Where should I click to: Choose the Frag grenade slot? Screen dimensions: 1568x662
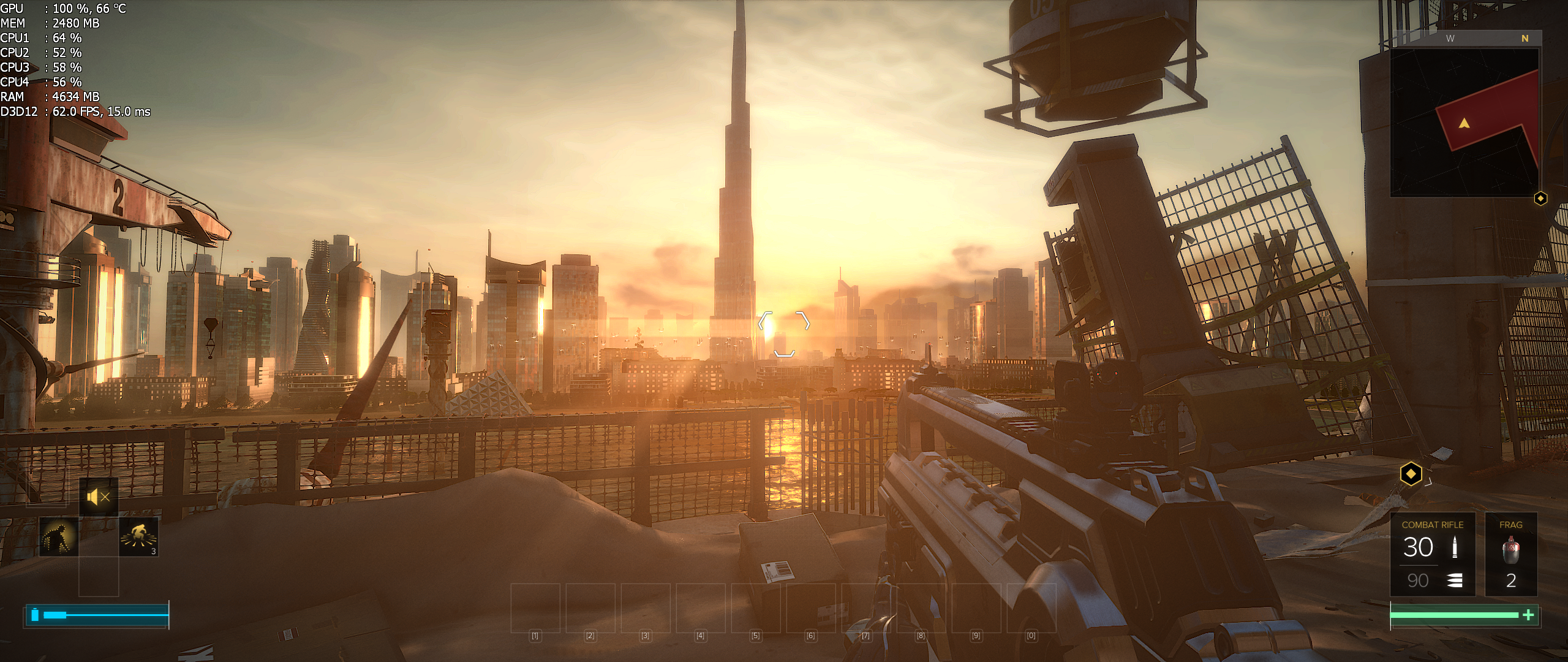pos(1510,554)
